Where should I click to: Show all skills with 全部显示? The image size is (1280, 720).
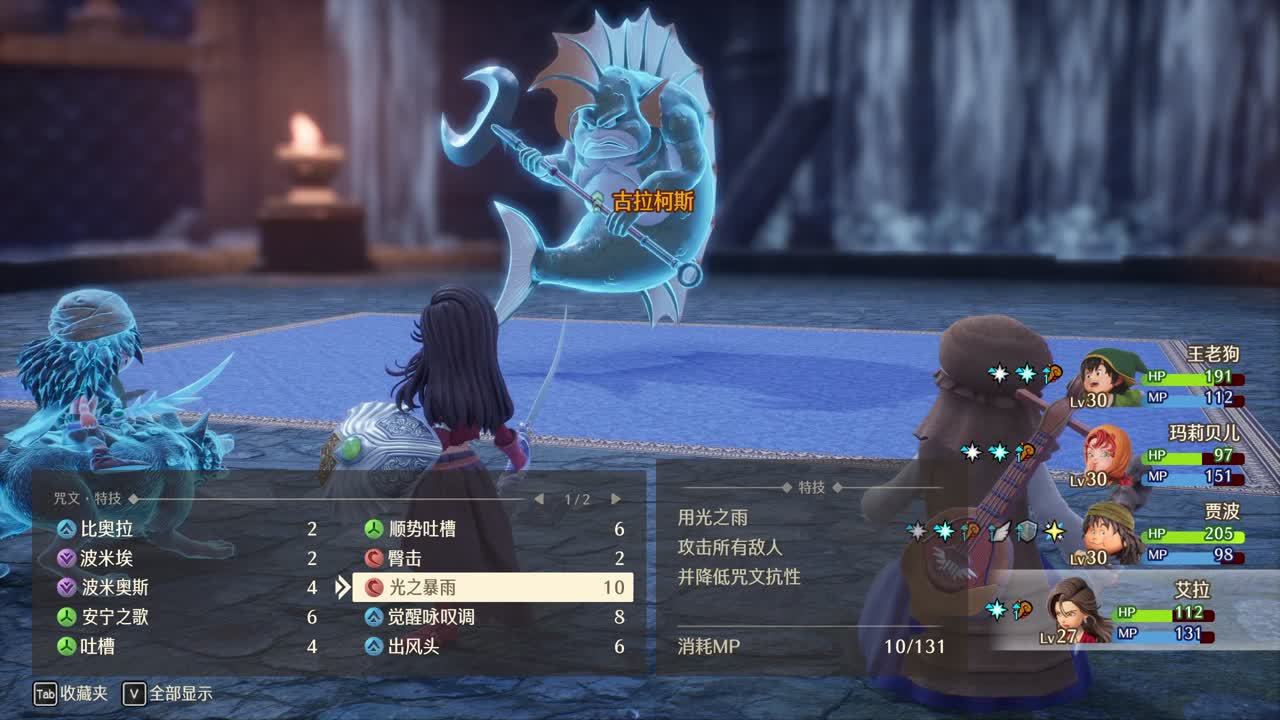(168, 693)
